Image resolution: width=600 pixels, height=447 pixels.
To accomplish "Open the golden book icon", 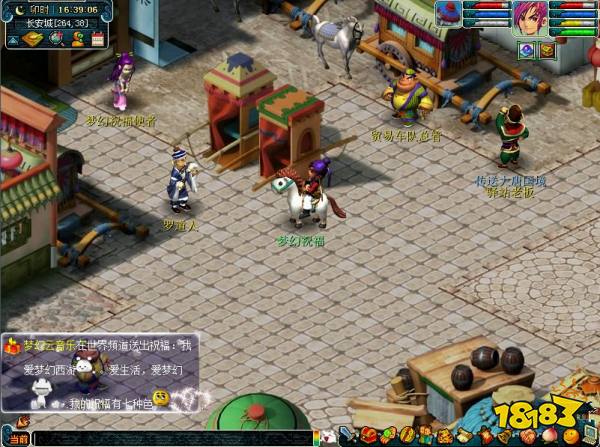I will click(31, 39).
